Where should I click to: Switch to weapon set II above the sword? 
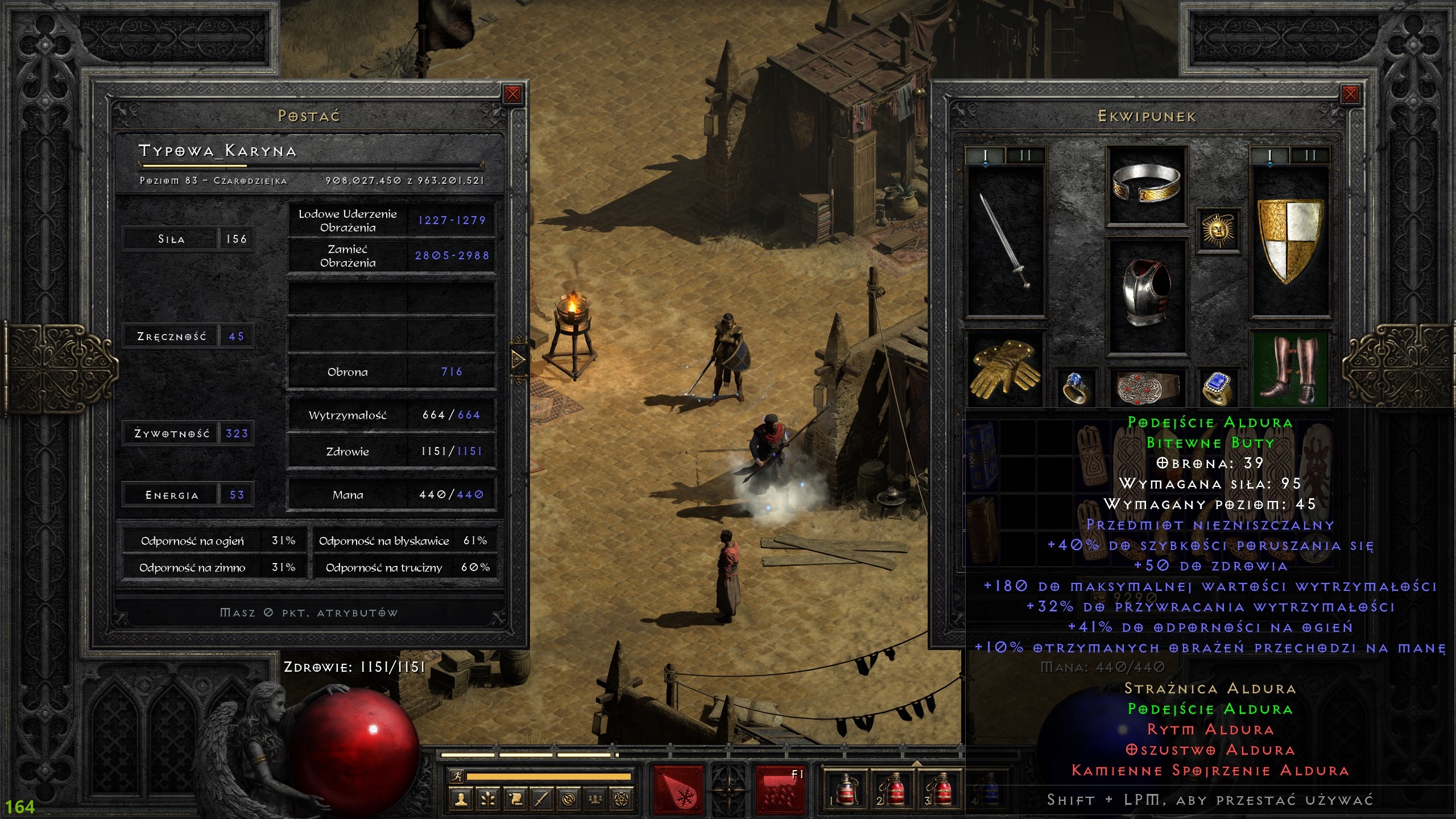[1025, 155]
